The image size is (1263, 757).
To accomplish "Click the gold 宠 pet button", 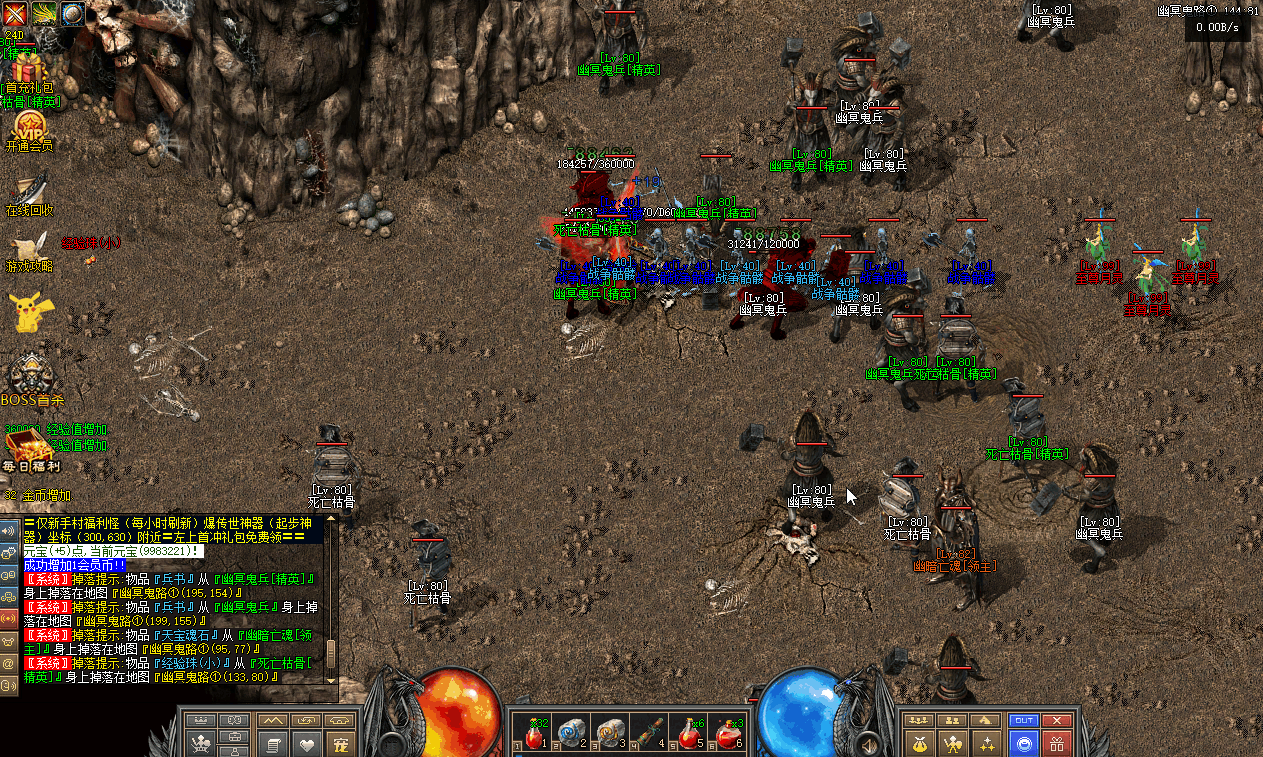I will coord(341,744).
